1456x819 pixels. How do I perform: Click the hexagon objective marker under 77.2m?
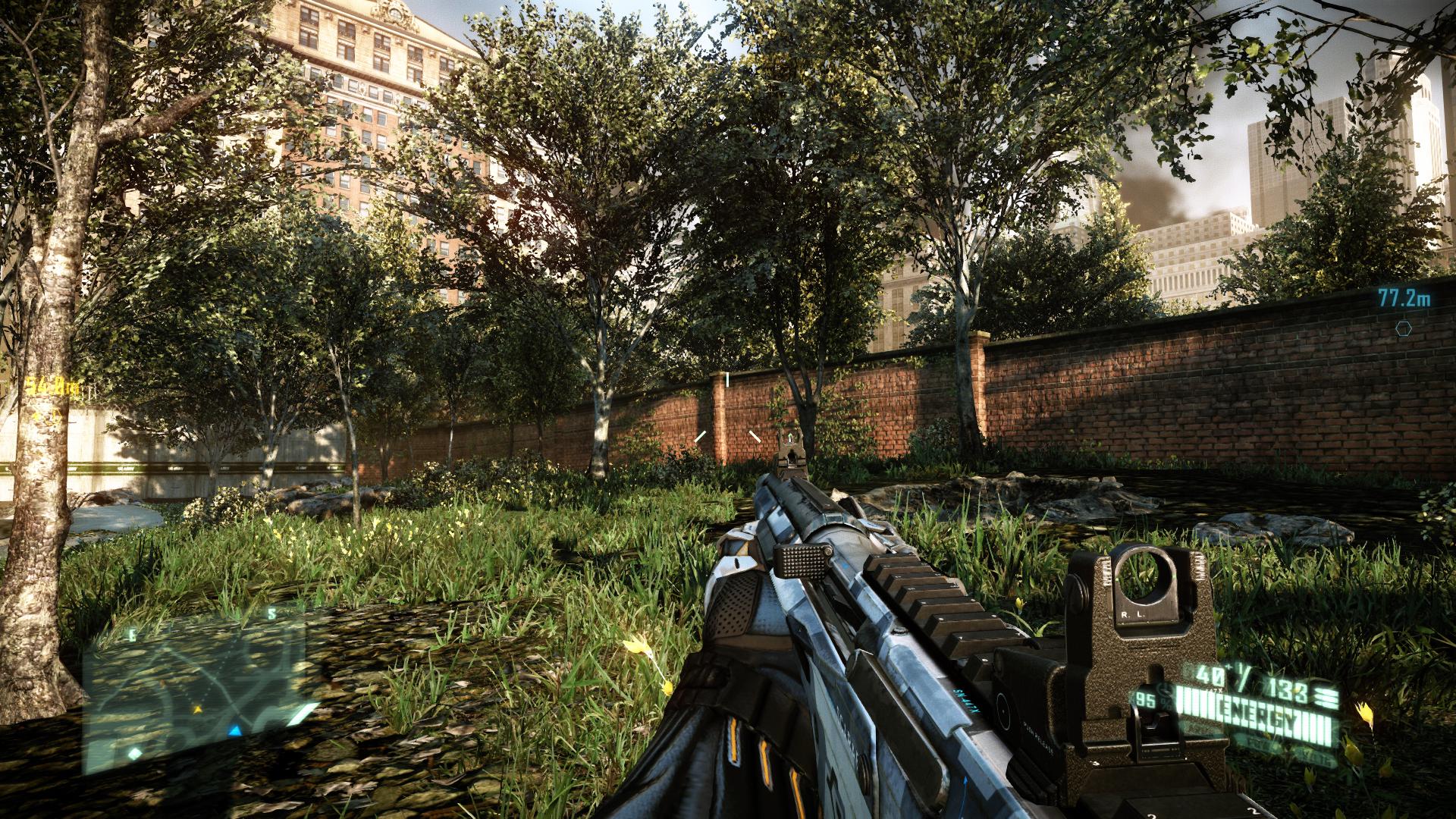pos(1404,328)
